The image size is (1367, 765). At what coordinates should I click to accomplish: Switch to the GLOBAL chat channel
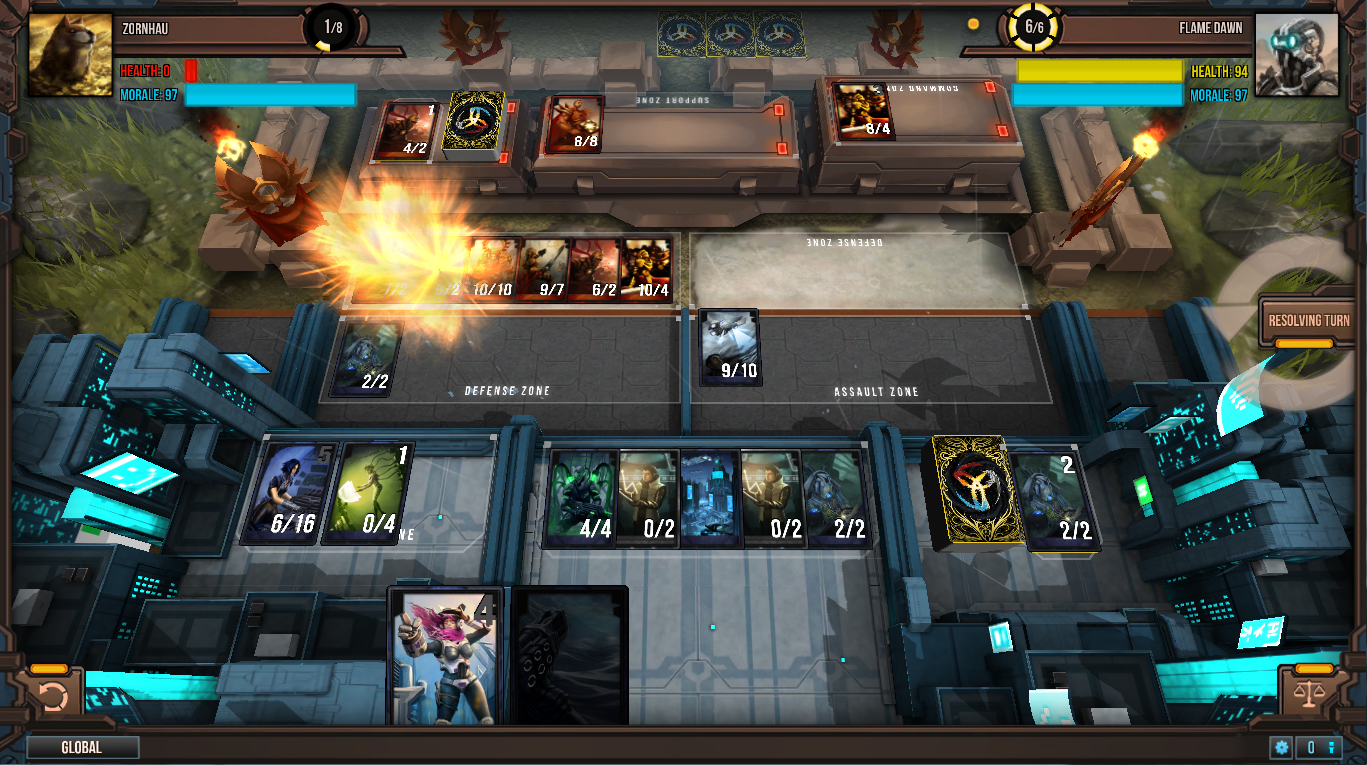(x=84, y=746)
